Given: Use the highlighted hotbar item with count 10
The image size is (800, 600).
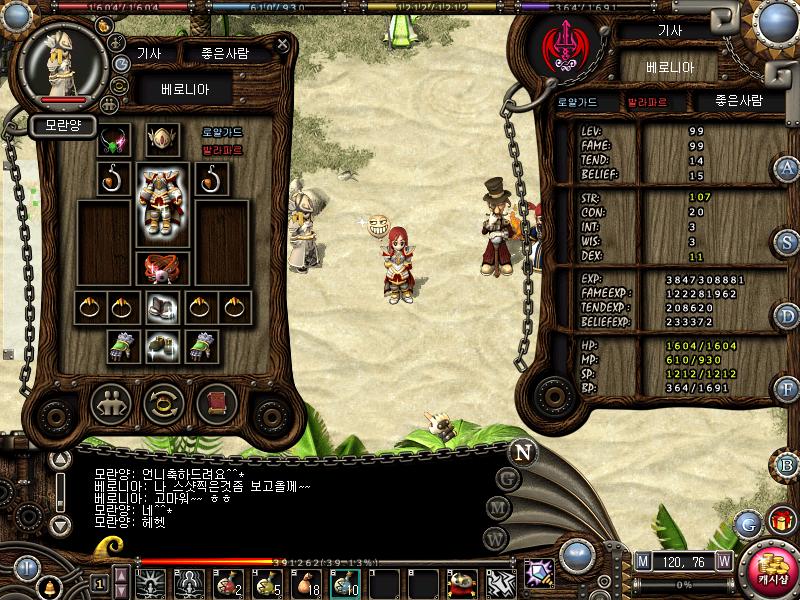Looking at the screenshot, I should 345,583.
